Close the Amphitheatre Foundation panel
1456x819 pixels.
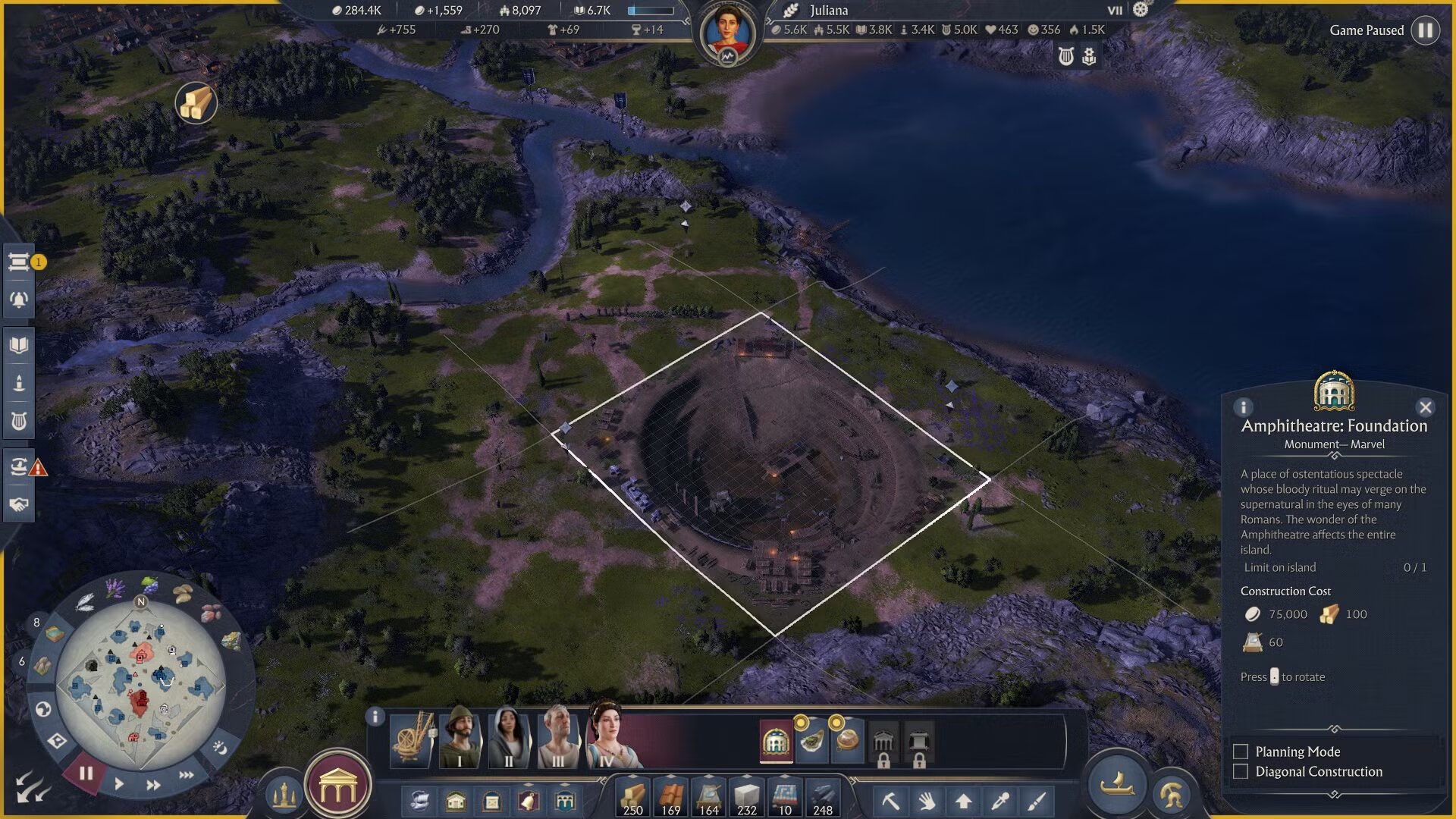tap(1425, 406)
